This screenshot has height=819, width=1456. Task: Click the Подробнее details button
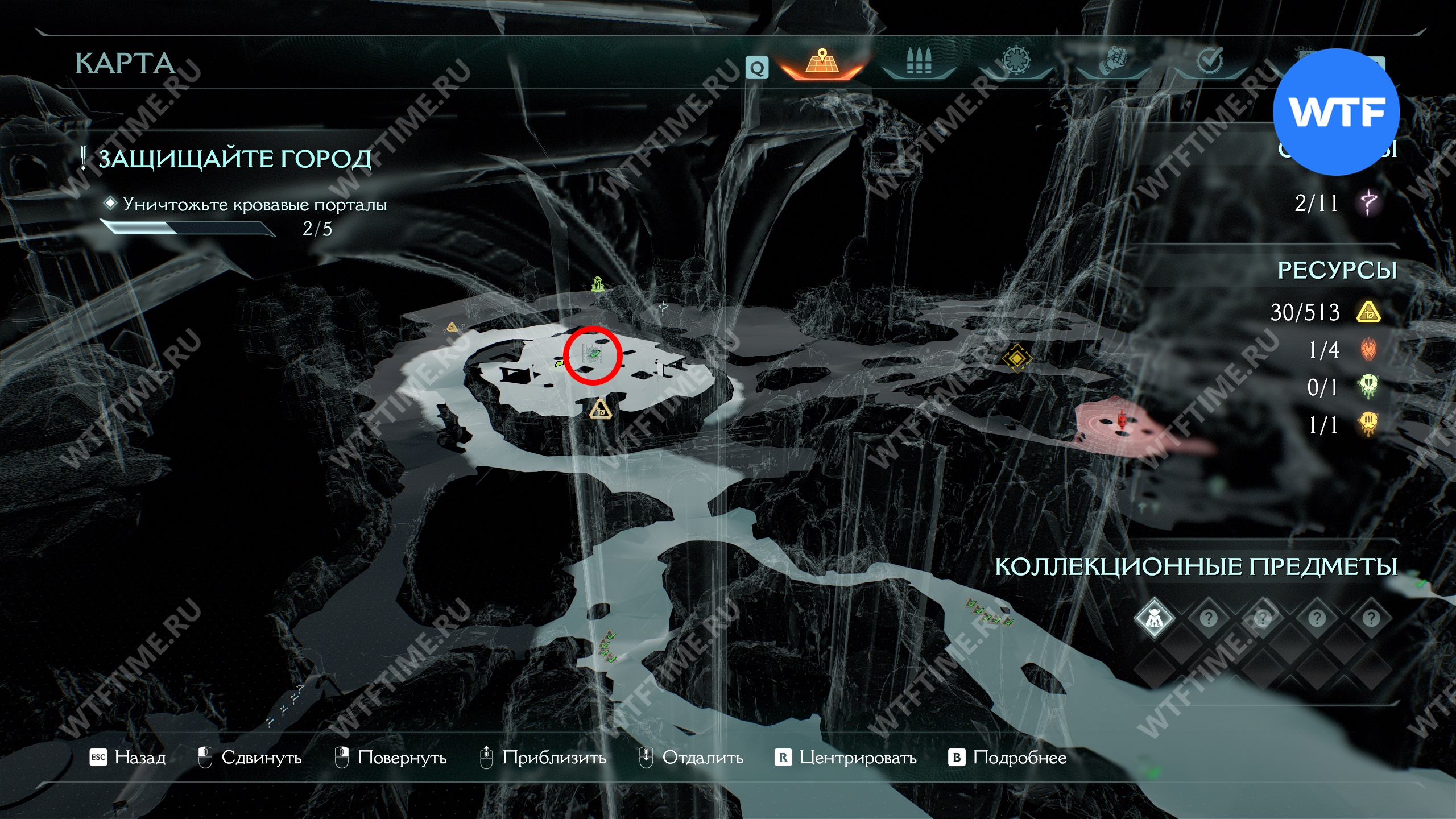1008,758
